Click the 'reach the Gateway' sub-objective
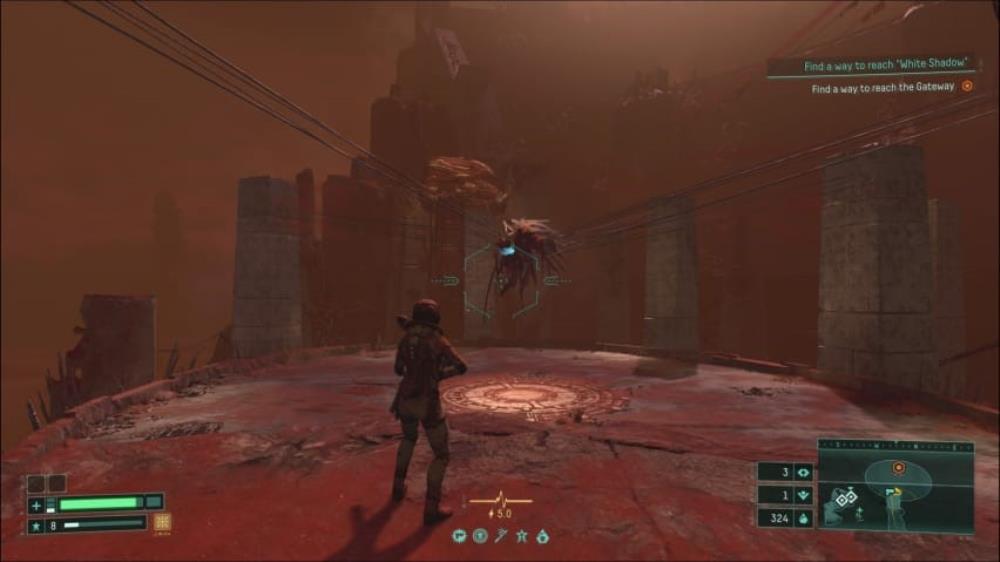This screenshot has width=1000, height=562. point(883,88)
